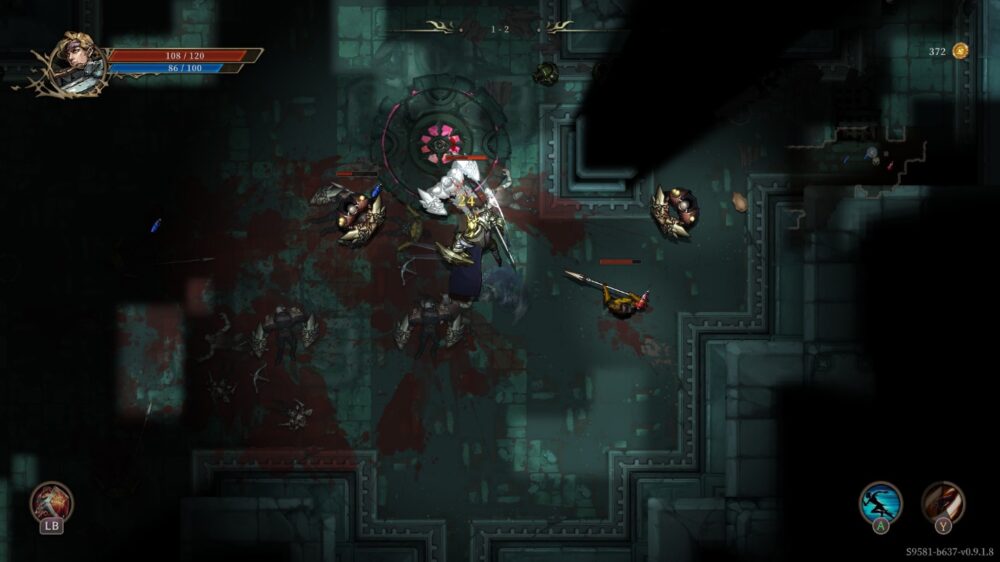Click the gold coin currency icon
Screen dimensions: 1000x562
(960, 51)
